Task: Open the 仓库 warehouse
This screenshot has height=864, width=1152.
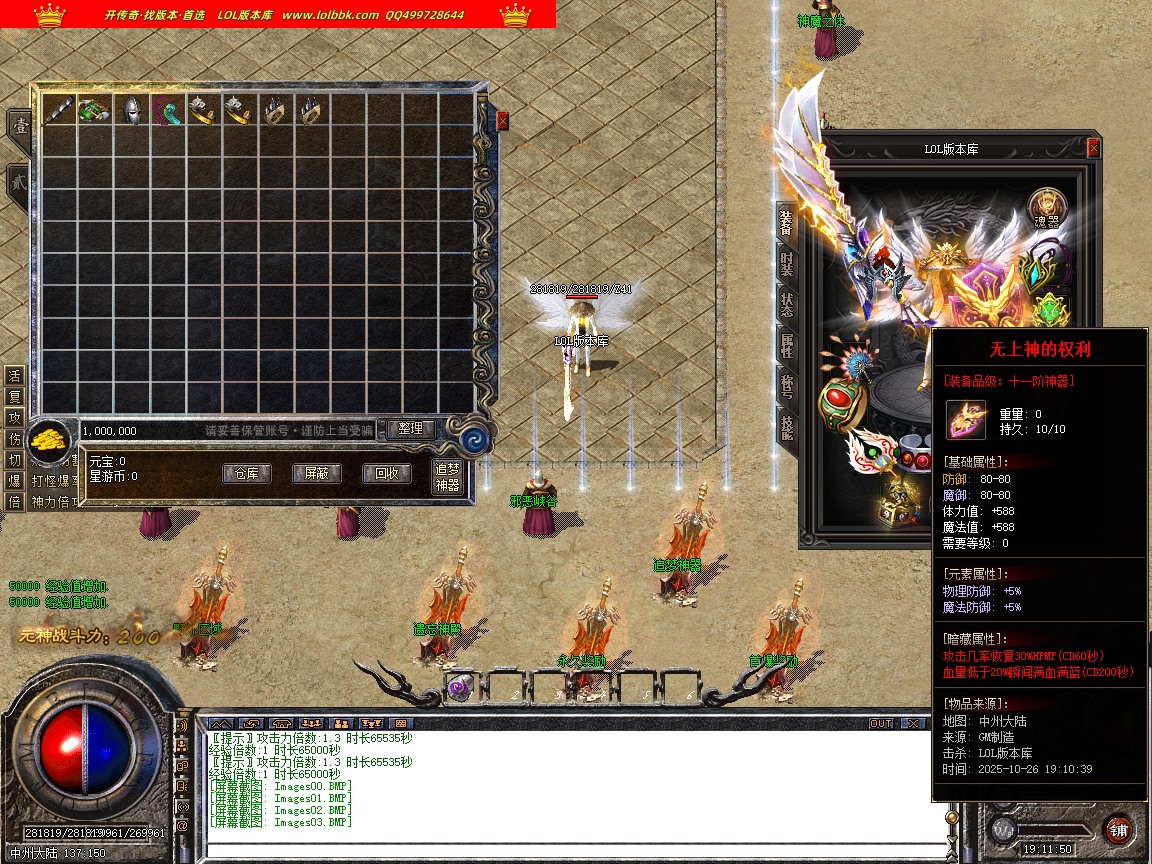Action: pyautogui.click(x=246, y=474)
